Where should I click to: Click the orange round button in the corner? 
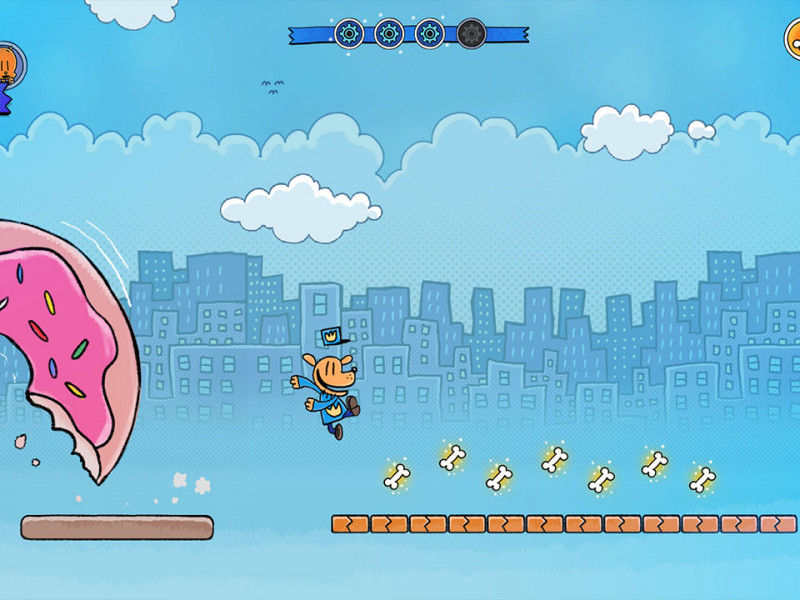pyautogui.click(x=791, y=39)
